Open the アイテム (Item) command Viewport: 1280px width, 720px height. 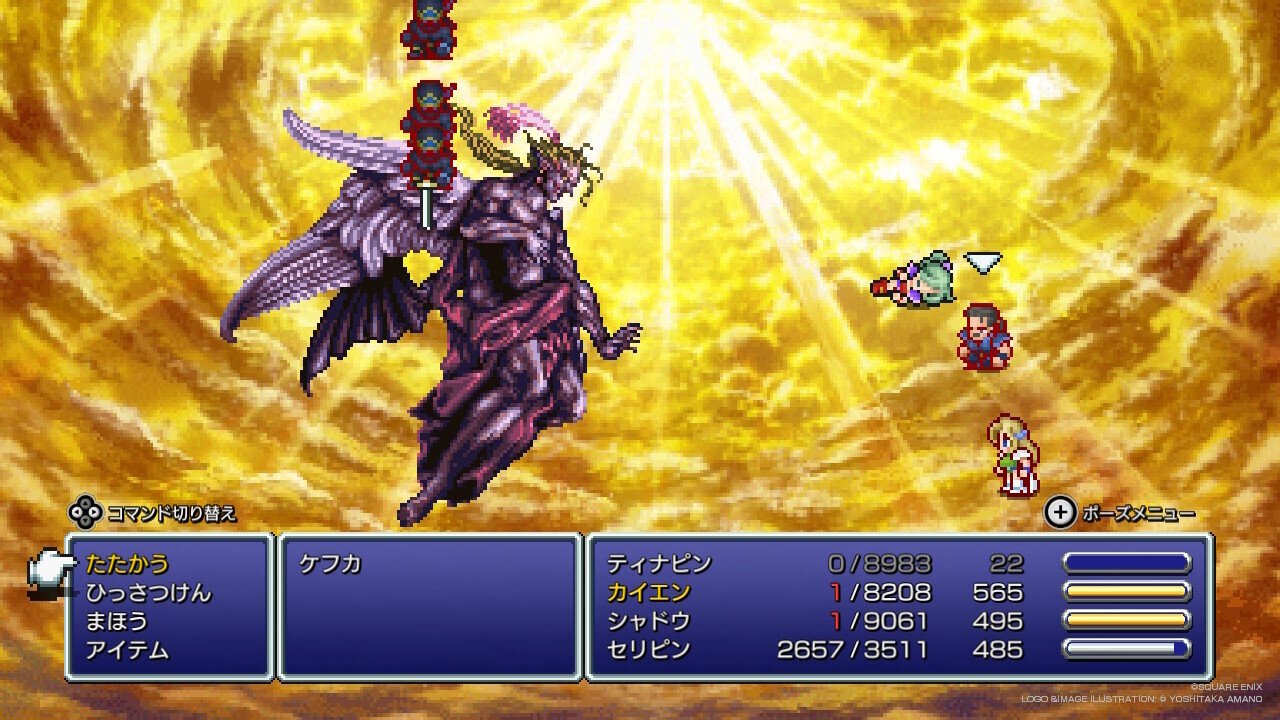click(x=128, y=649)
